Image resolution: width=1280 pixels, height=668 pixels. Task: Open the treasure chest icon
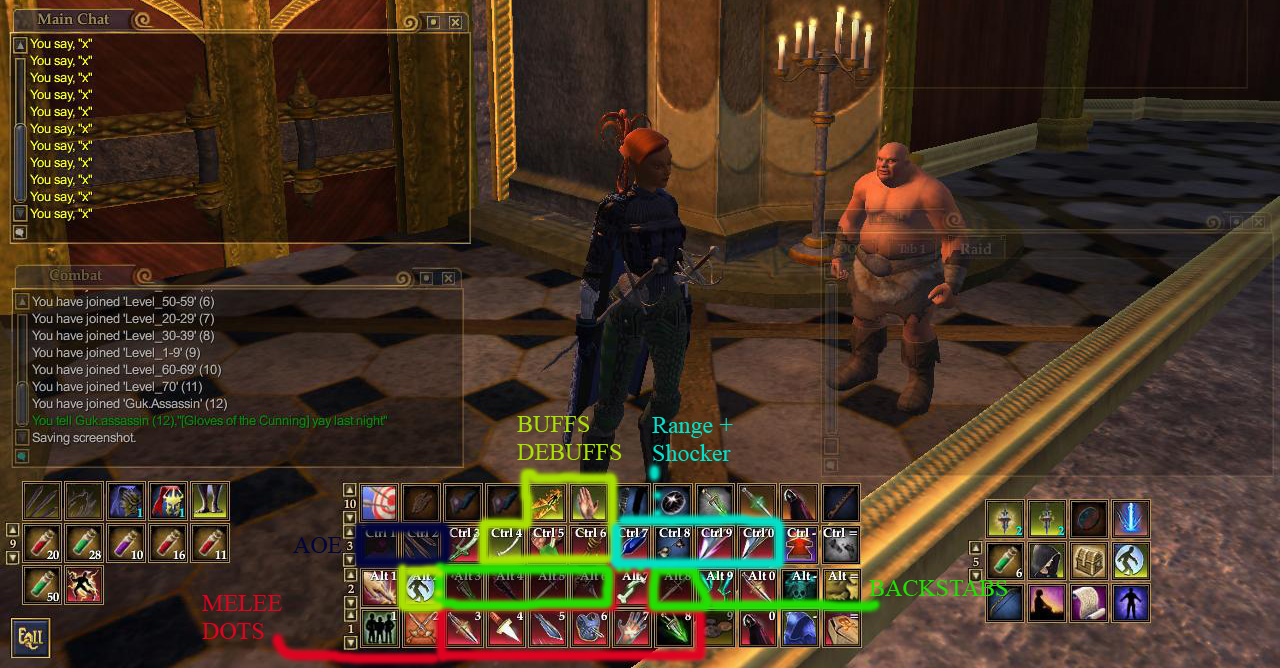coord(1089,561)
